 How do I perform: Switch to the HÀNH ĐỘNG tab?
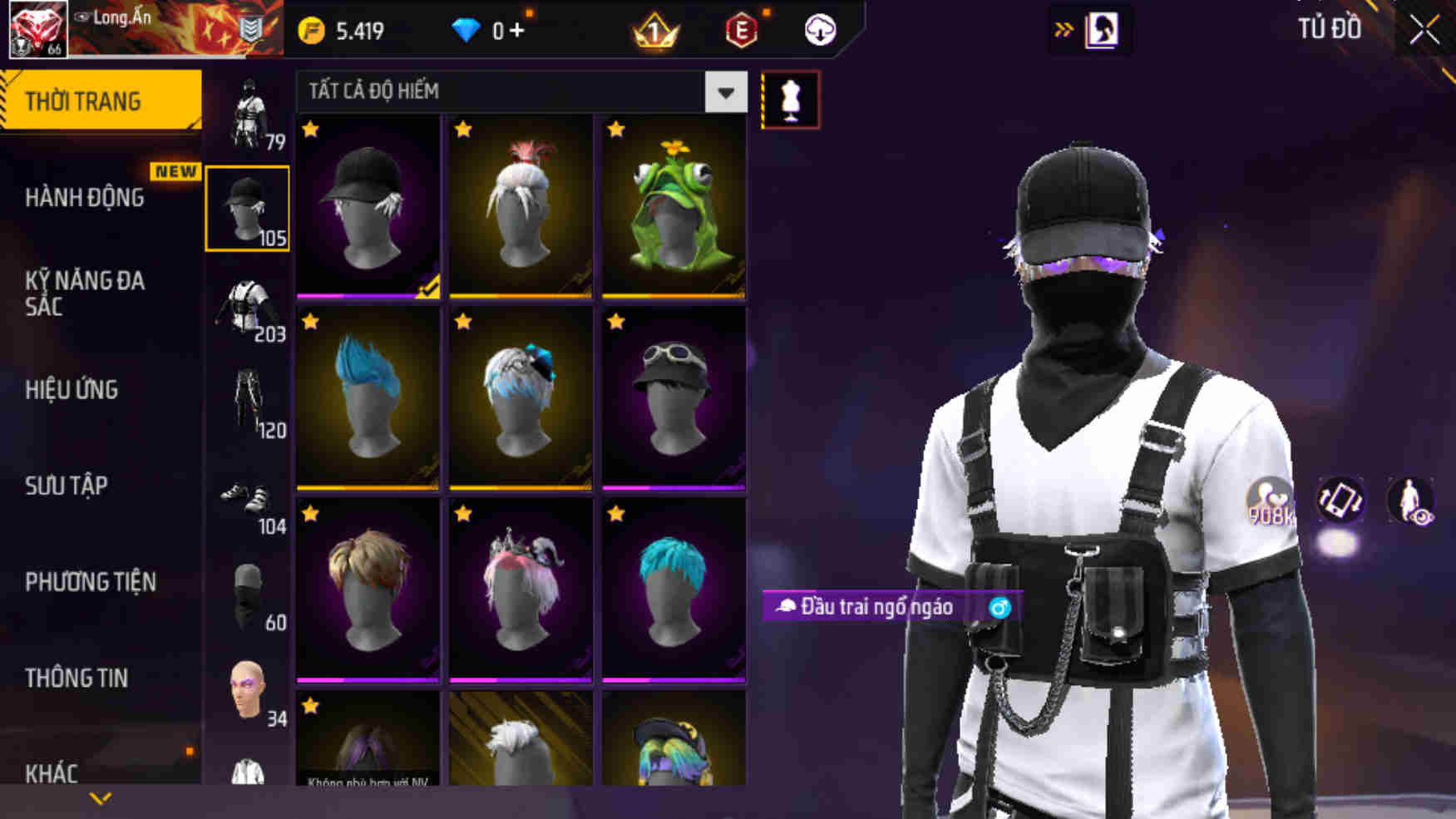(83, 198)
